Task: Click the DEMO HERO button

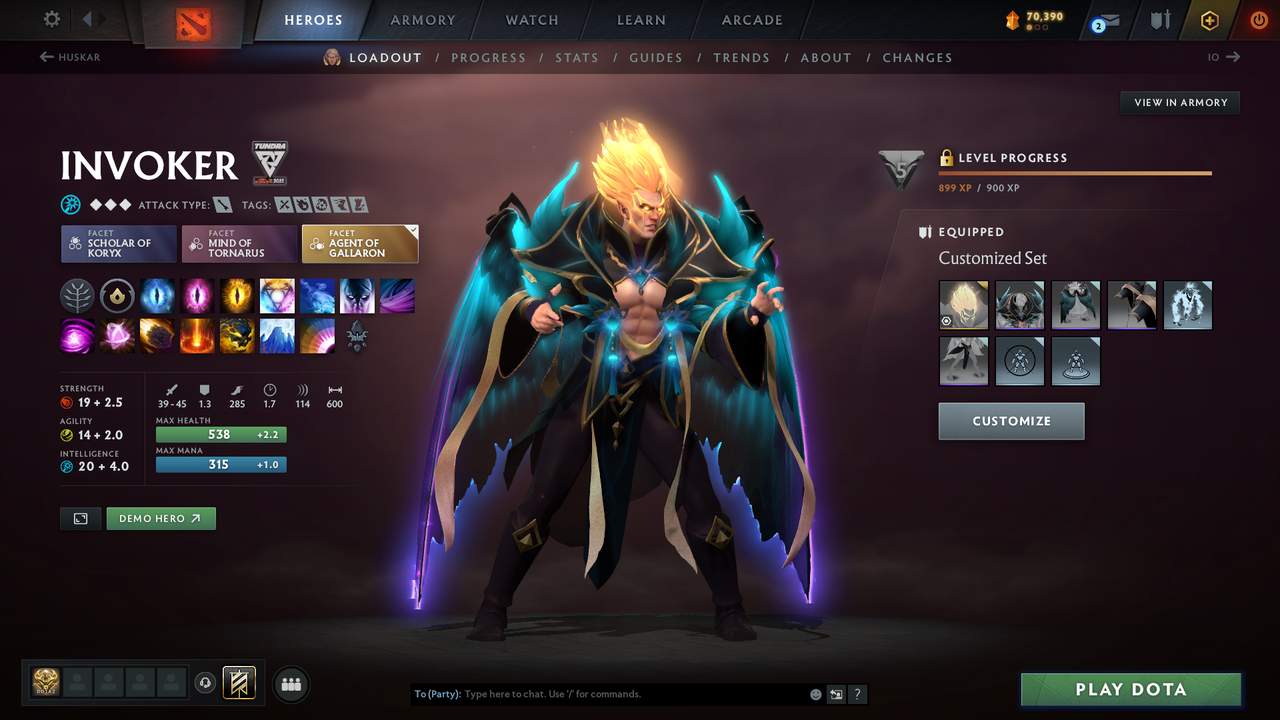Action: click(160, 518)
